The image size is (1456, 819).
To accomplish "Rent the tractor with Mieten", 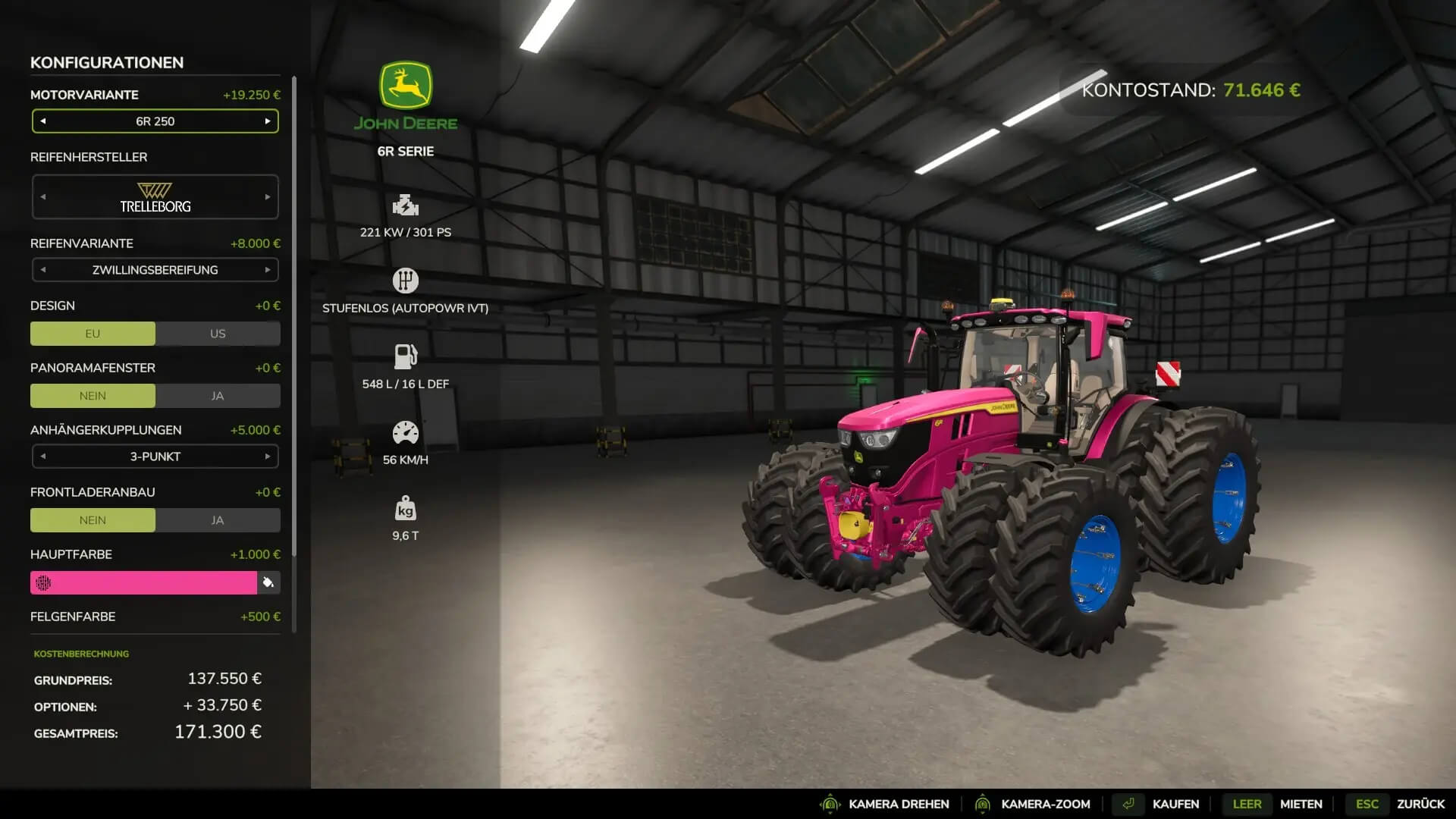I will 1301,804.
